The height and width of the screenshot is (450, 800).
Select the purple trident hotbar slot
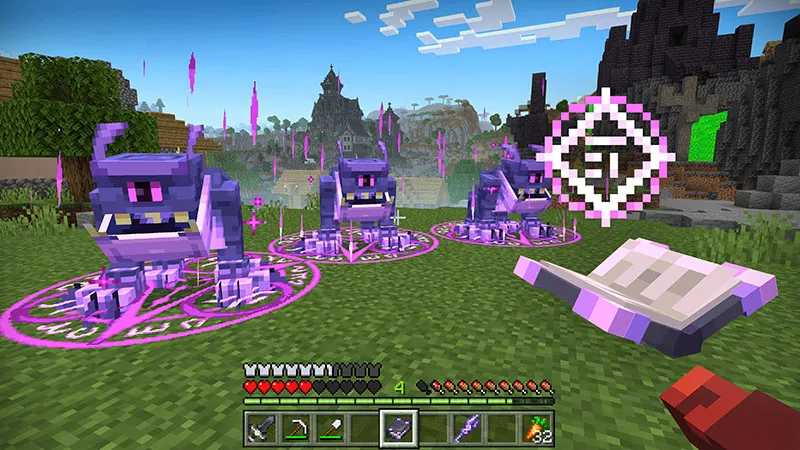coord(466,428)
